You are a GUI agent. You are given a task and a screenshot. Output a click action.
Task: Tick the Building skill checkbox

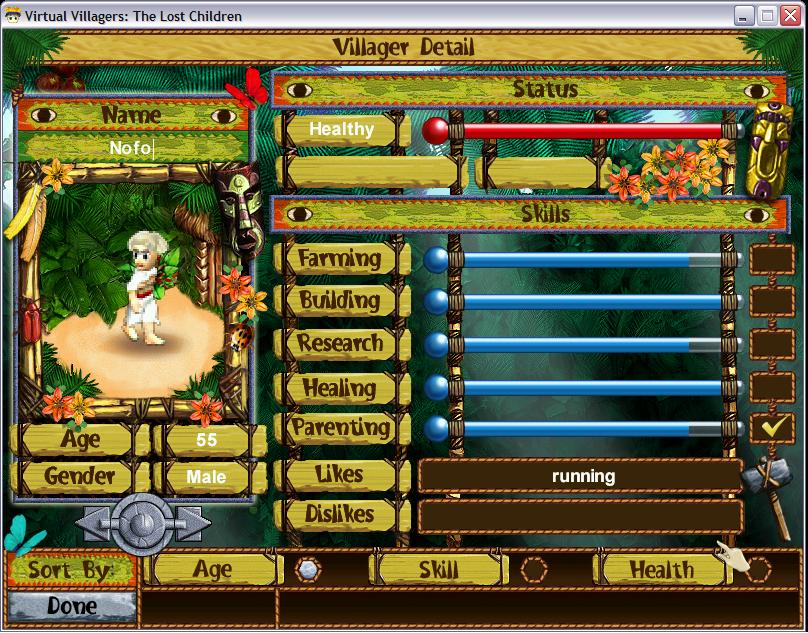771,301
